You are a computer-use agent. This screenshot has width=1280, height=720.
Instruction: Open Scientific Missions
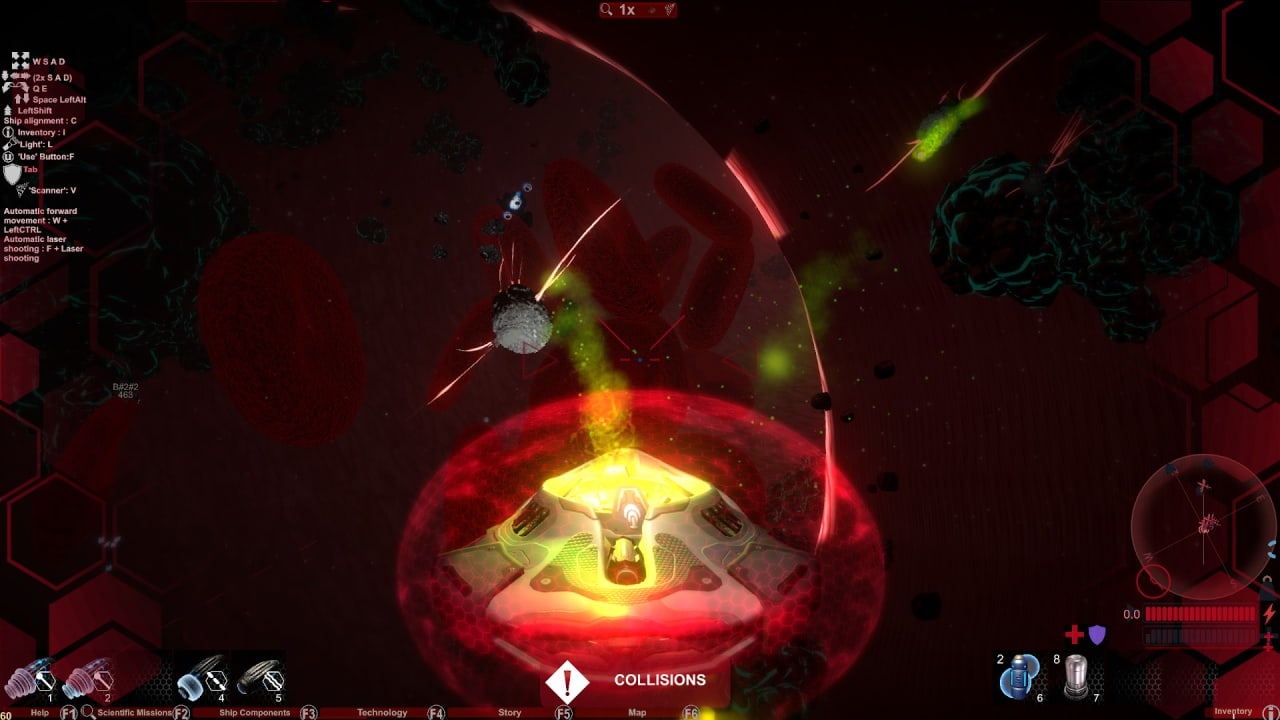tap(135, 713)
